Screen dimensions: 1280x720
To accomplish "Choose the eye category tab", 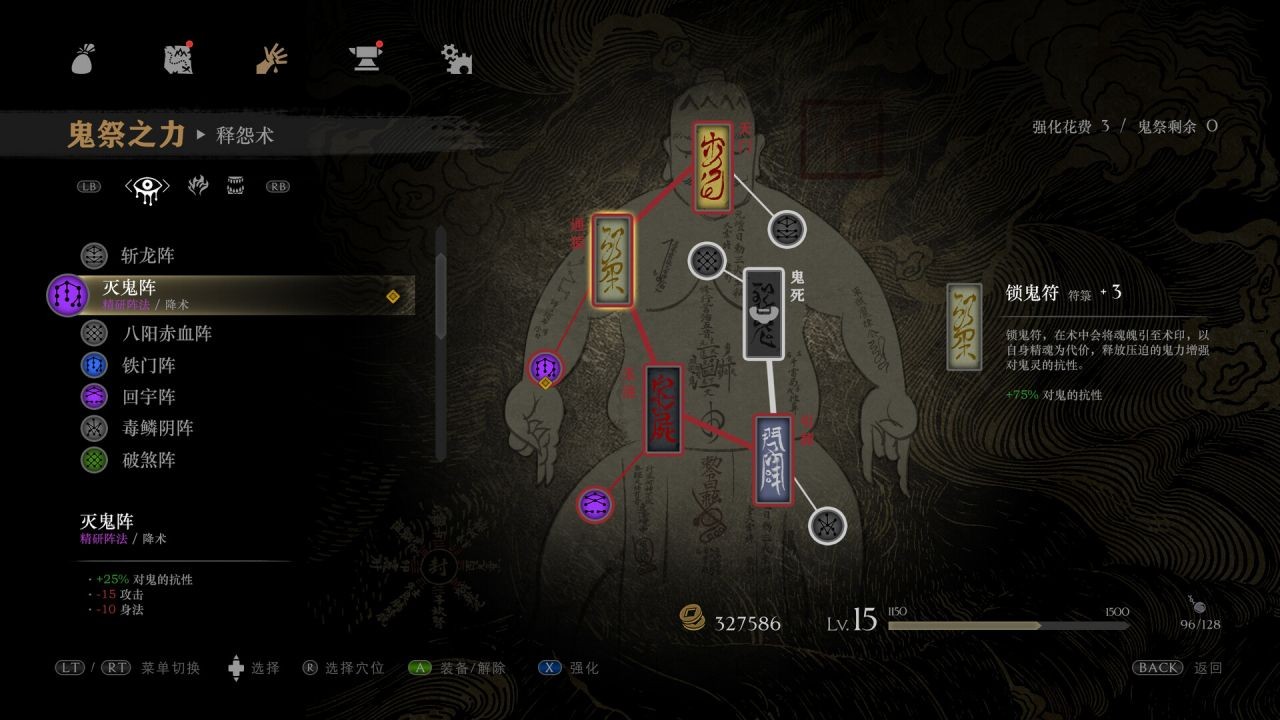I will tap(147, 186).
